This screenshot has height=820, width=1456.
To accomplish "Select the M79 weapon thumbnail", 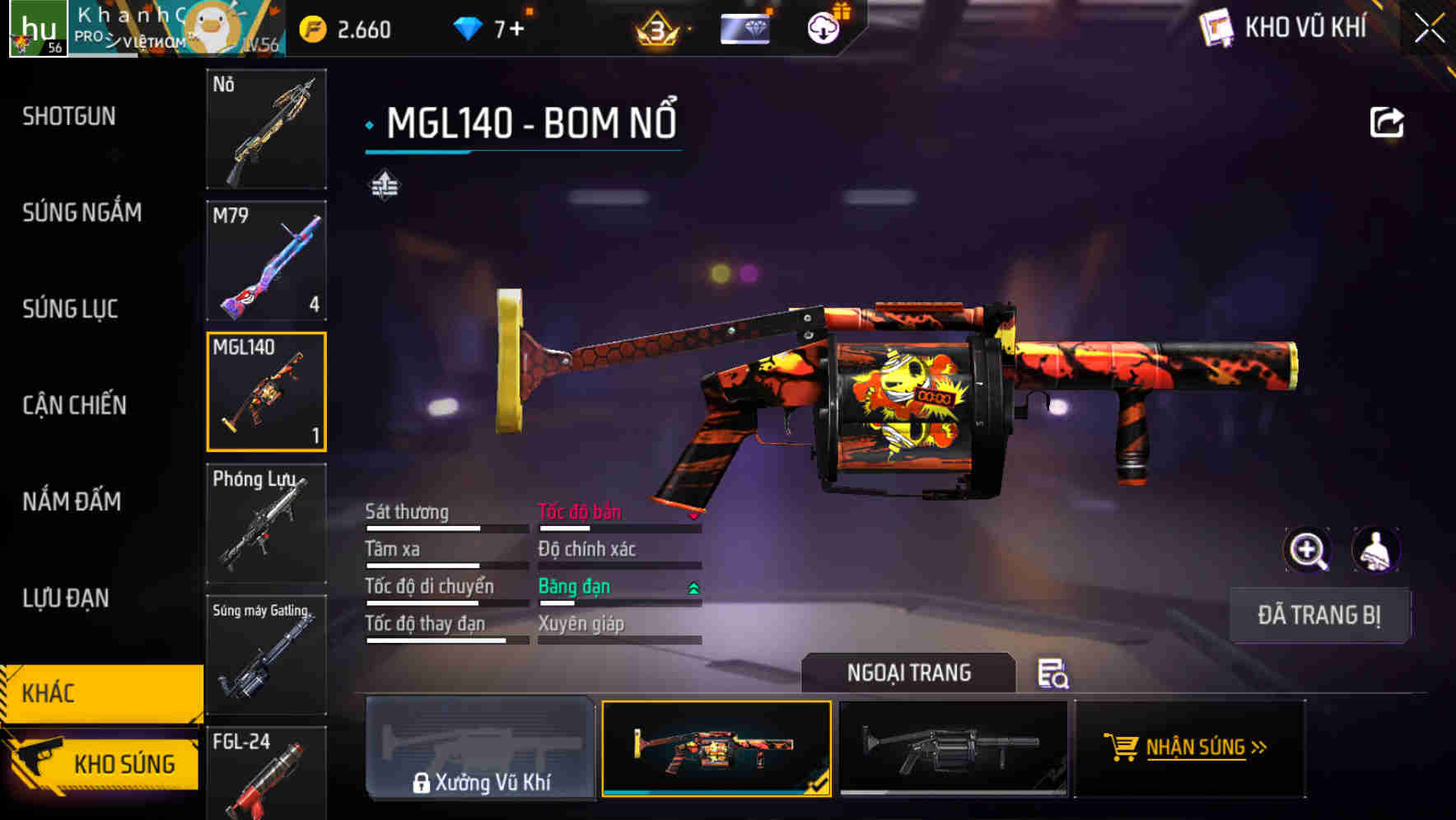I will coord(266,261).
